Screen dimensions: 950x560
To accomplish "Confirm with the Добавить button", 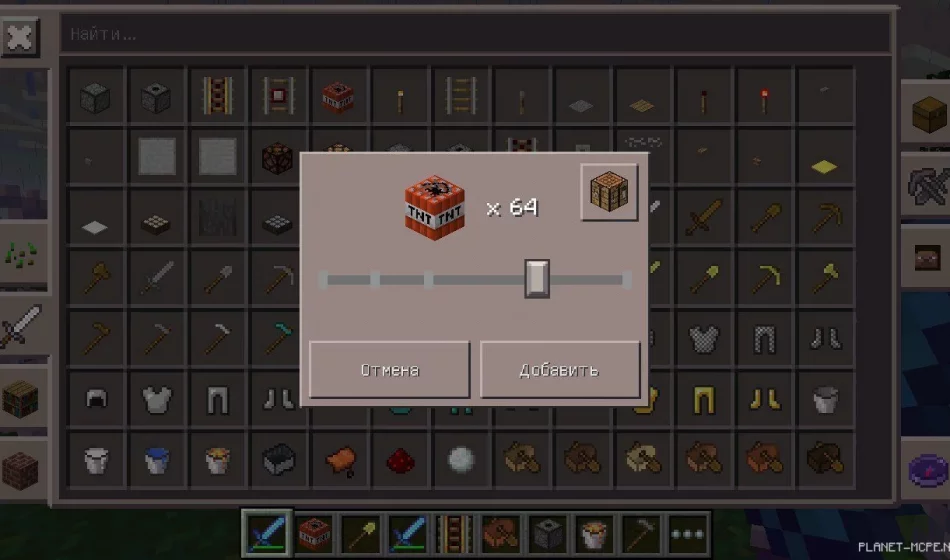I will pyautogui.click(x=560, y=369).
